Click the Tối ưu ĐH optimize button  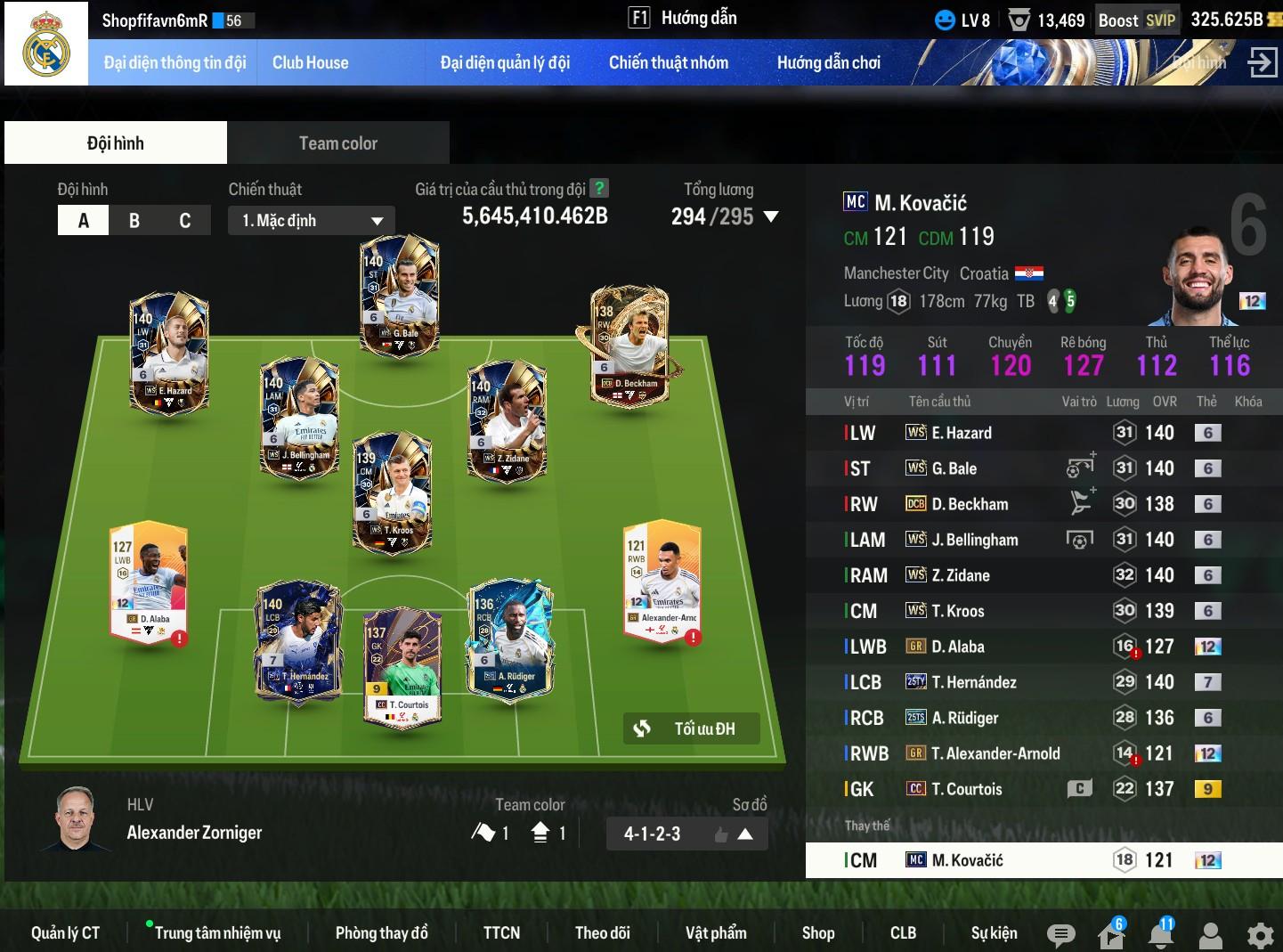[x=692, y=728]
